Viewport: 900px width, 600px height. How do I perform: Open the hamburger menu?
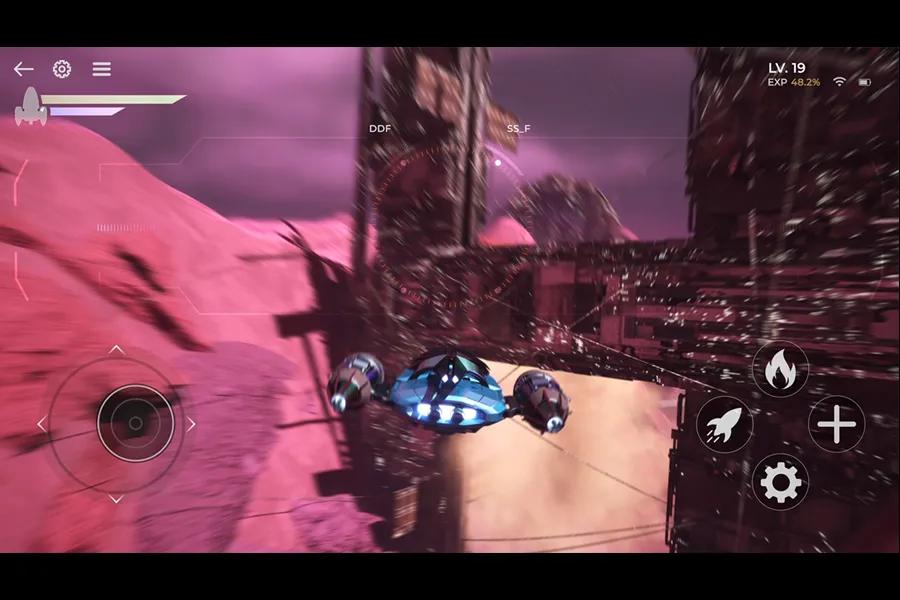pyautogui.click(x=102, y=69)
